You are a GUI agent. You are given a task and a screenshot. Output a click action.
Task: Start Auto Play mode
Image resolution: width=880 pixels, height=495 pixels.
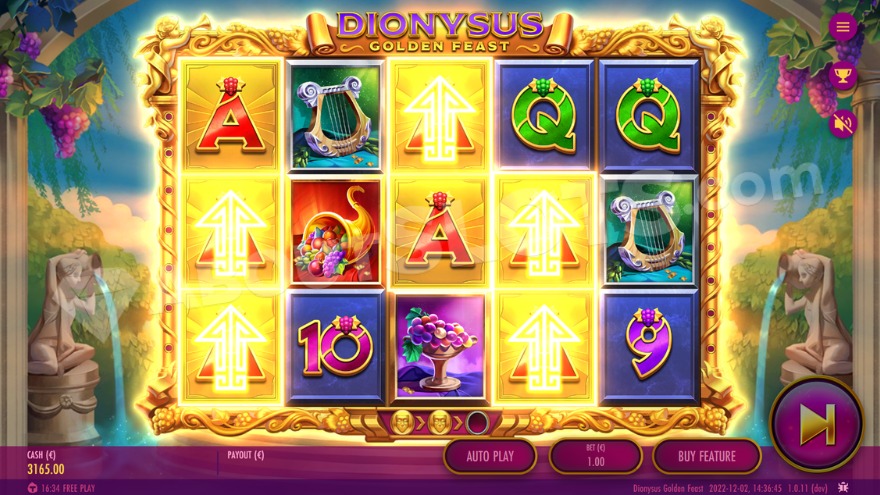490,456
